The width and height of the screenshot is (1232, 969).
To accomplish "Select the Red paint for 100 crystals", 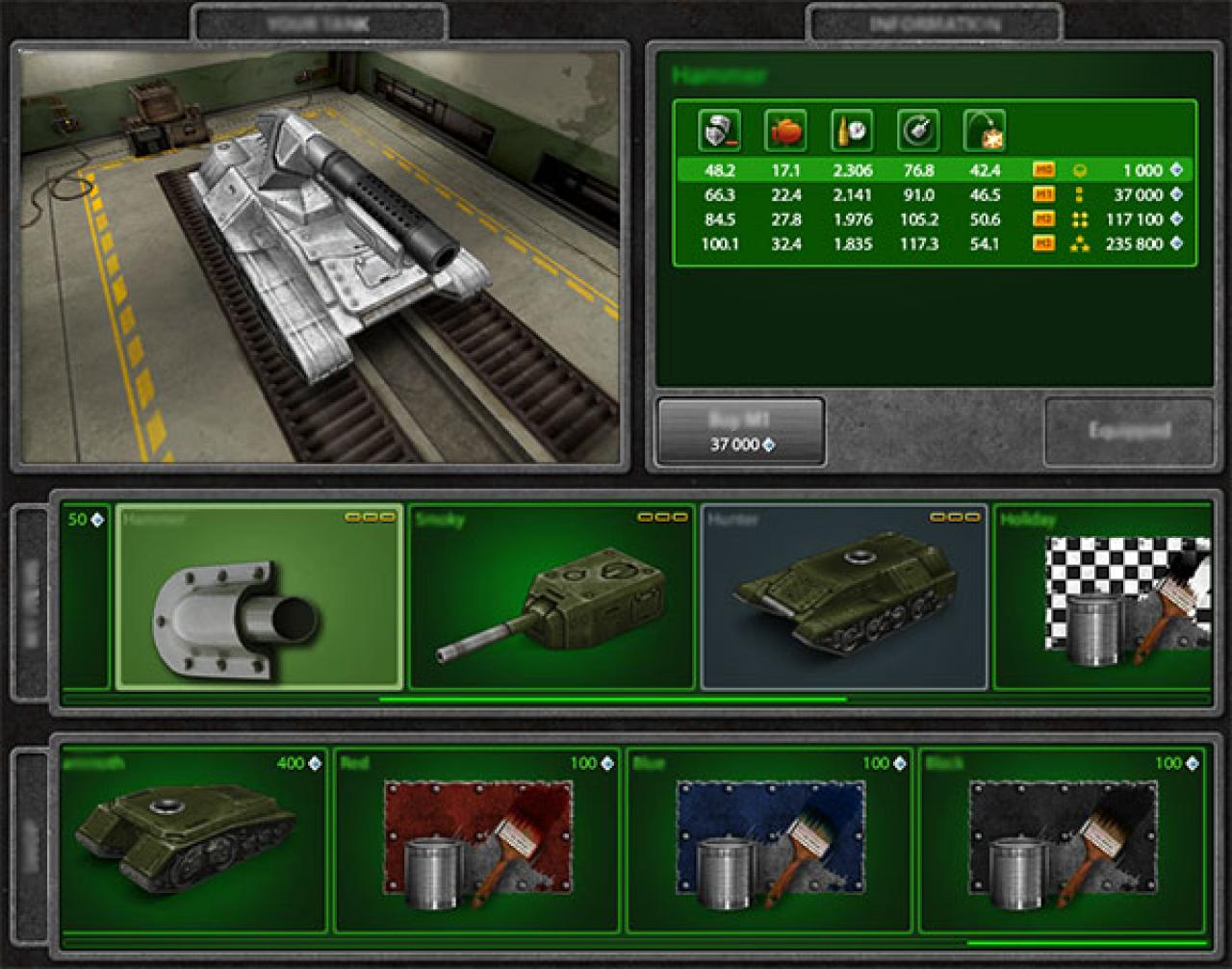I will [477, 840].
